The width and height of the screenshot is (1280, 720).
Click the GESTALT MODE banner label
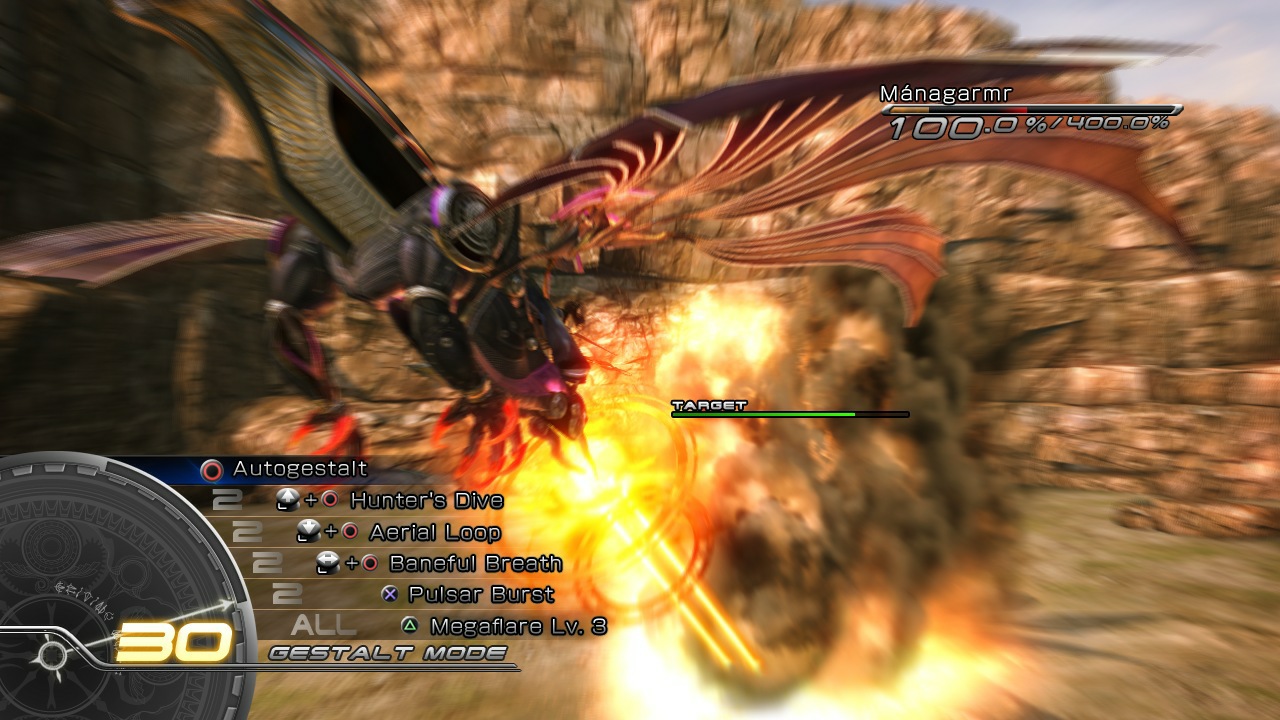click(386, 653)
